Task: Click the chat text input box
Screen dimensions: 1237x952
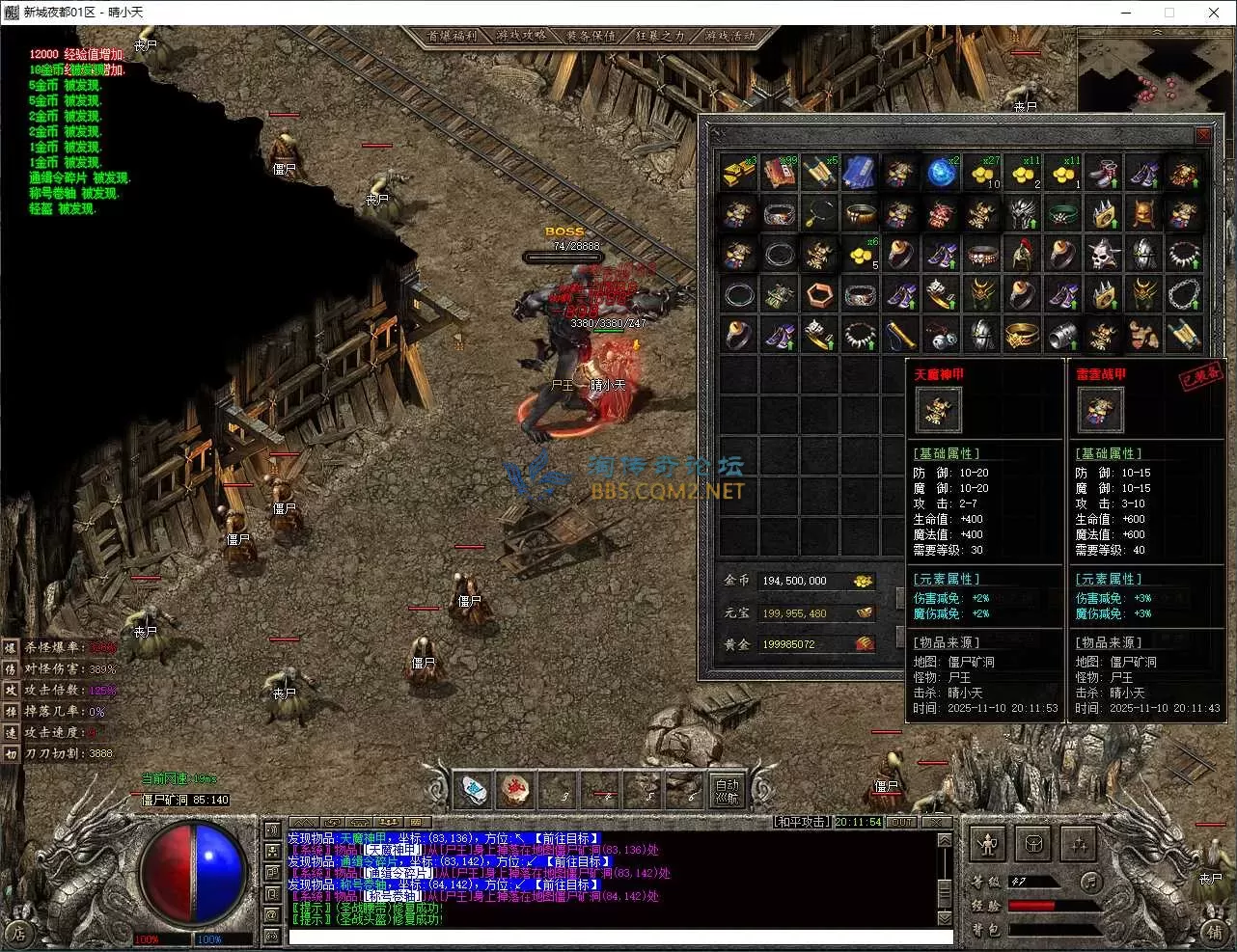Action: (620, 937)
